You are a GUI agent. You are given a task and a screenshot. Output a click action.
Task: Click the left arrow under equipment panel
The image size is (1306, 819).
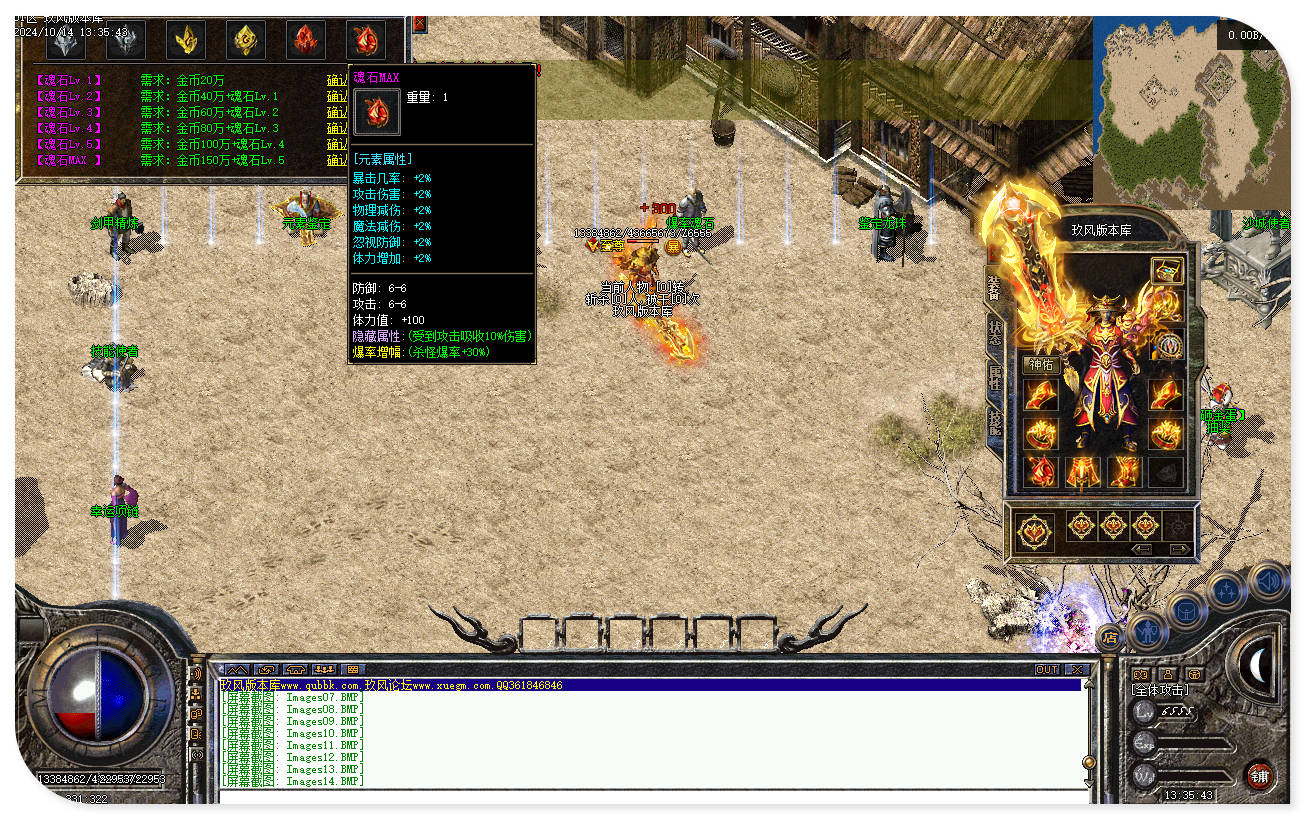(x=1143, y=549)
